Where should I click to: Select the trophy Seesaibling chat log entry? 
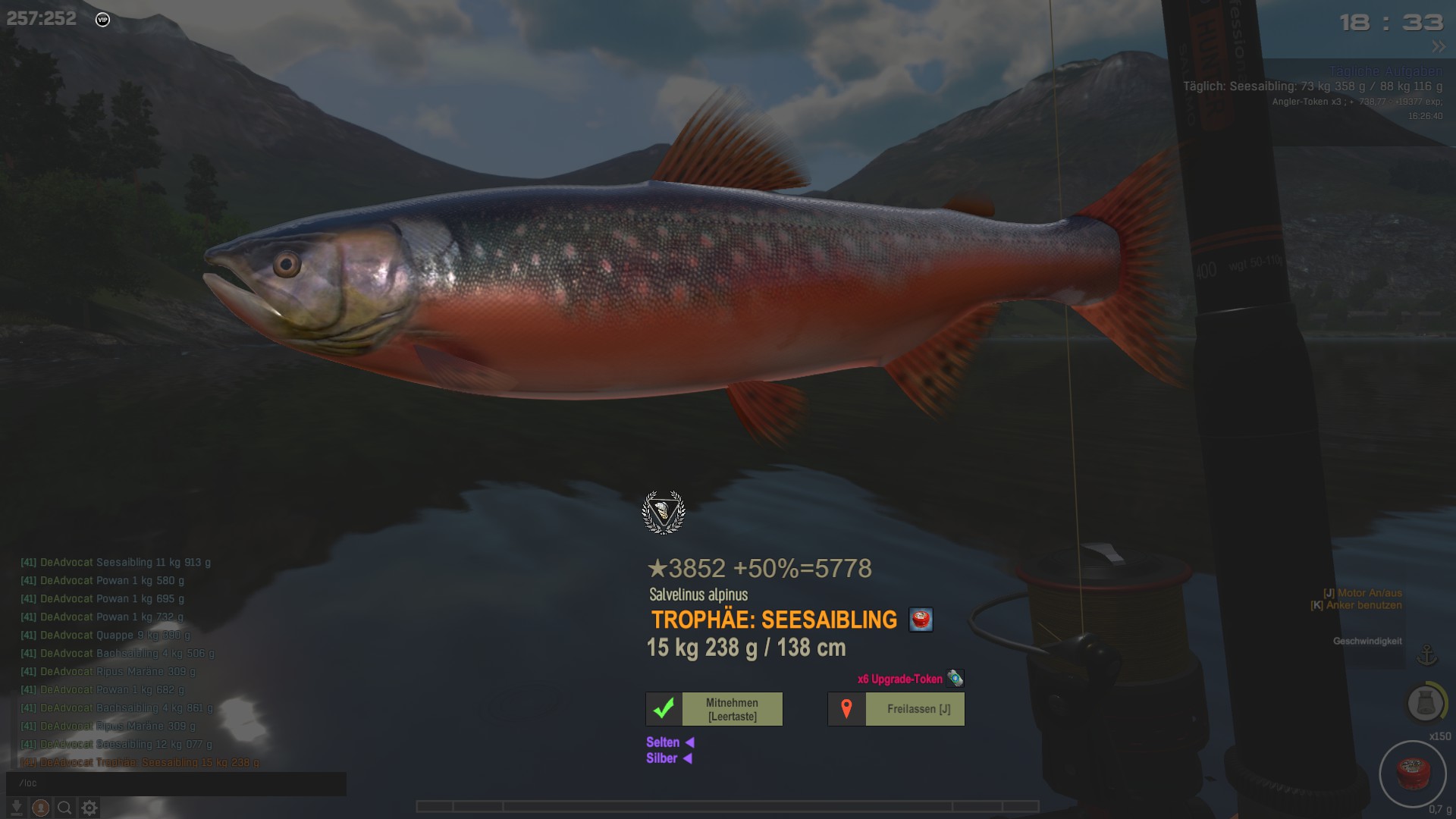pyautogui.click(x=140, y=762)
